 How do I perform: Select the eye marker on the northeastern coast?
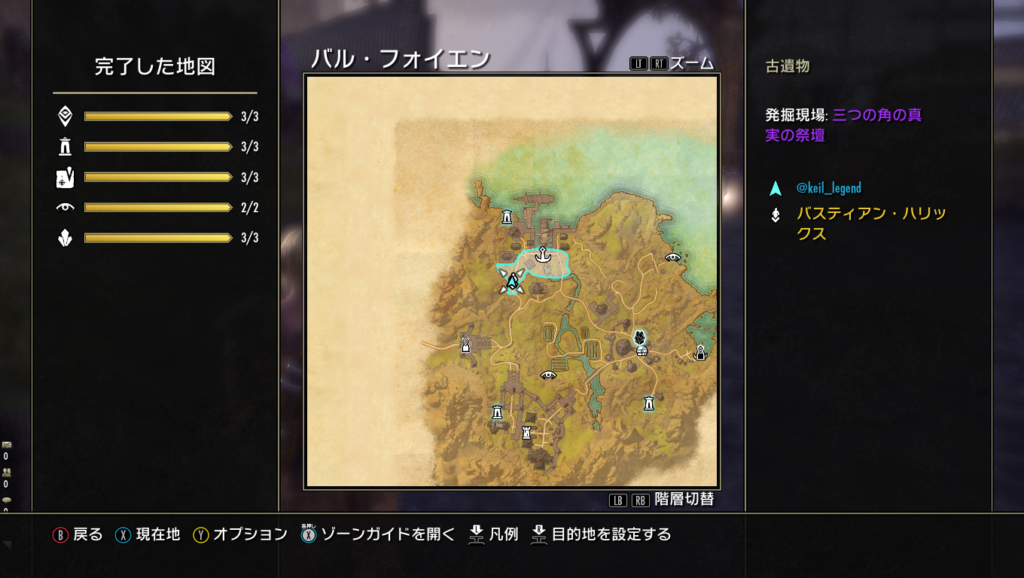coord(673,257)
